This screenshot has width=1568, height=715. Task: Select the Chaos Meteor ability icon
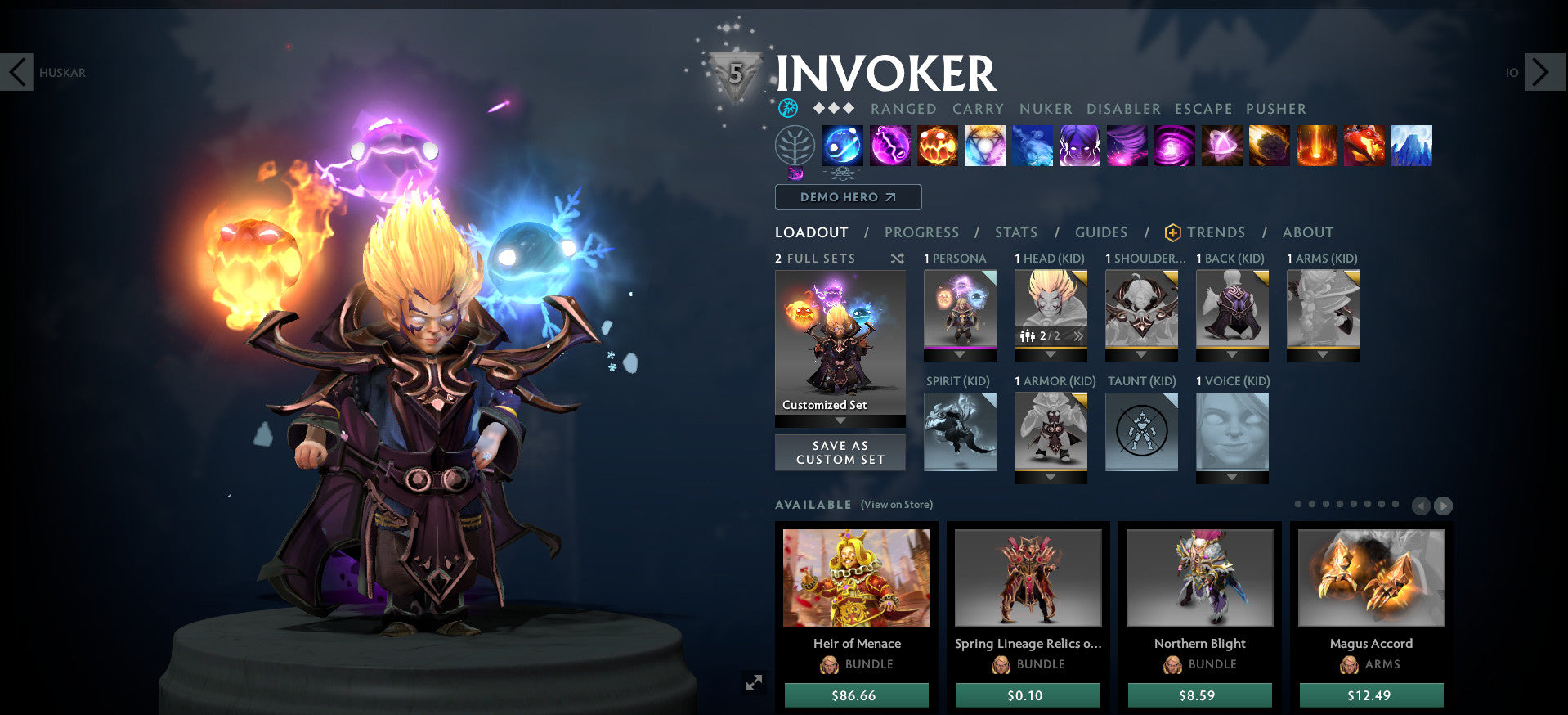pos(1269,146)
